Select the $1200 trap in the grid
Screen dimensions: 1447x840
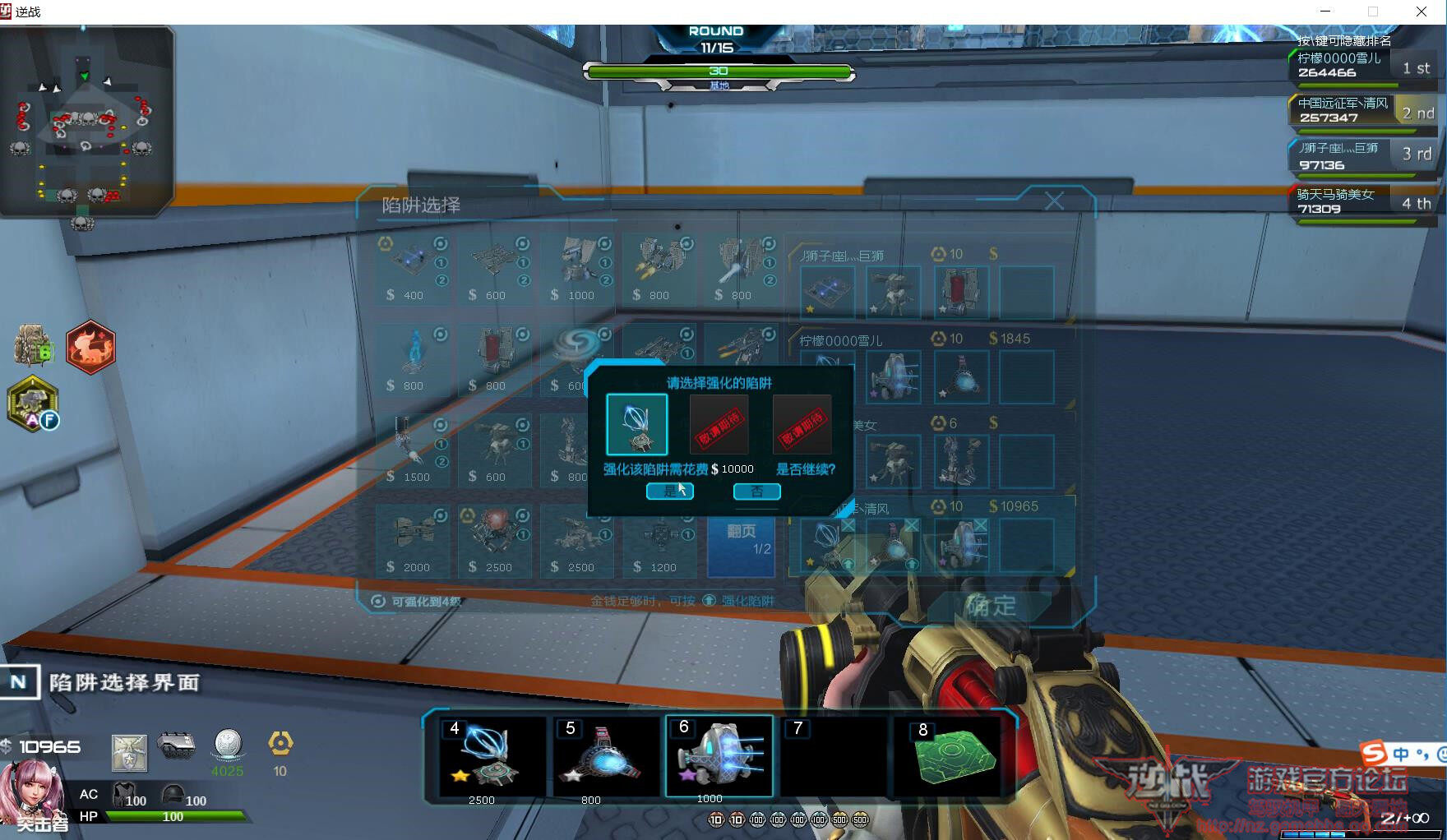pyautogui.click(x=660, y=540)
